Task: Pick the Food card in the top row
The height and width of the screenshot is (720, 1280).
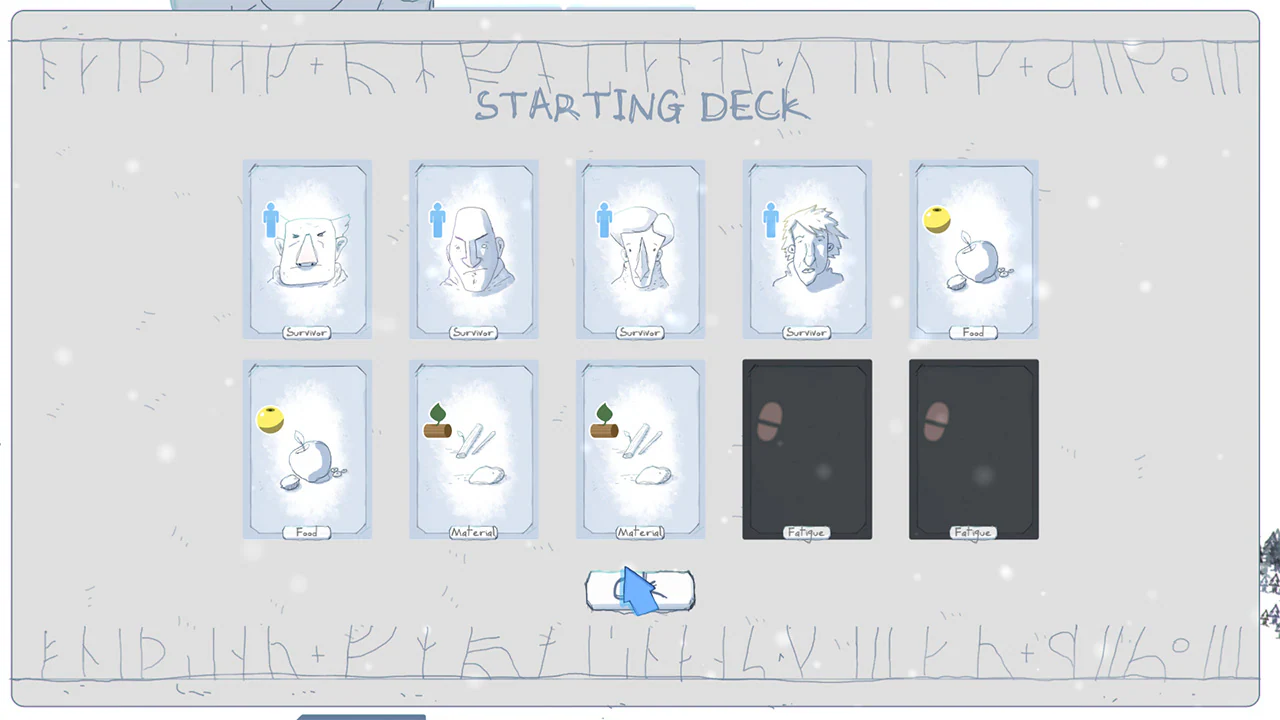Action: 973,250
